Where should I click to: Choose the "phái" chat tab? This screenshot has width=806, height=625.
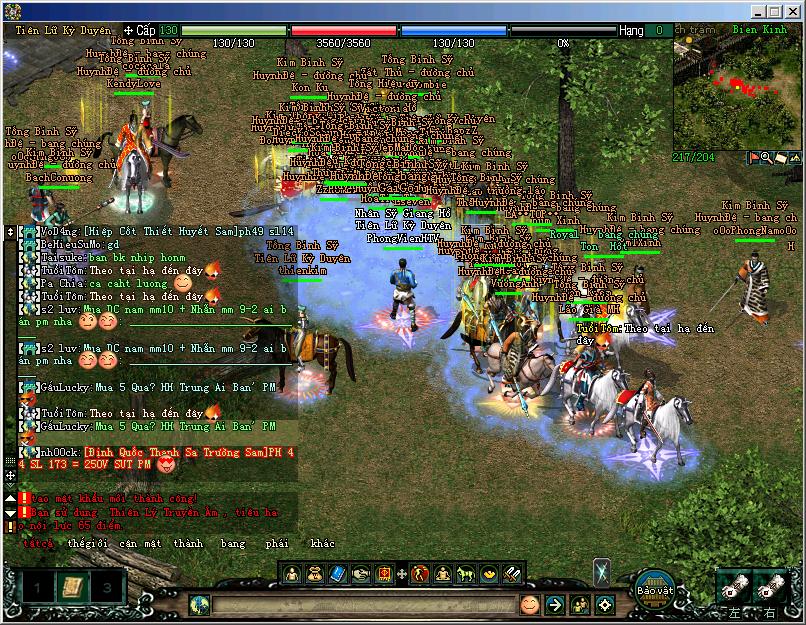278,544
